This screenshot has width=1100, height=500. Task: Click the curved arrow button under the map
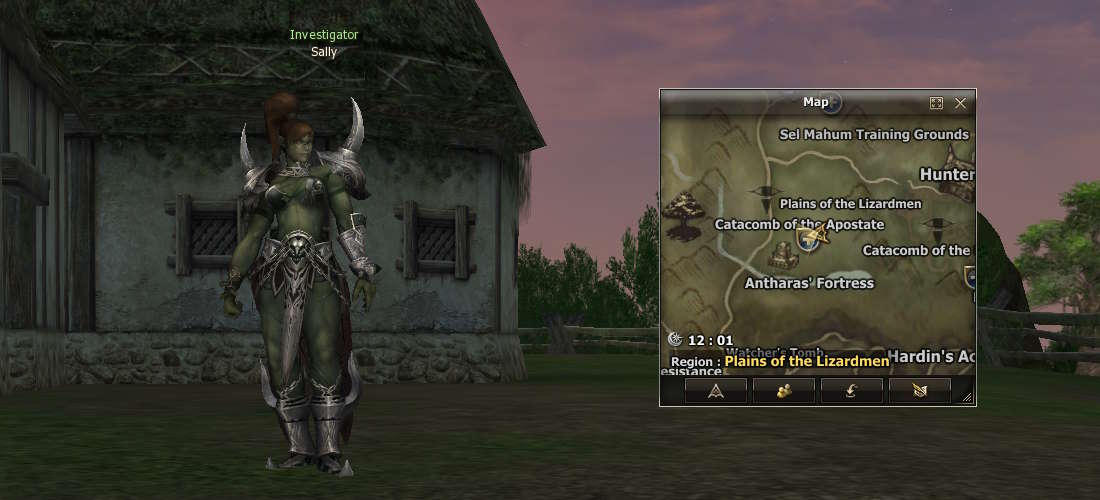click(851, 391)
